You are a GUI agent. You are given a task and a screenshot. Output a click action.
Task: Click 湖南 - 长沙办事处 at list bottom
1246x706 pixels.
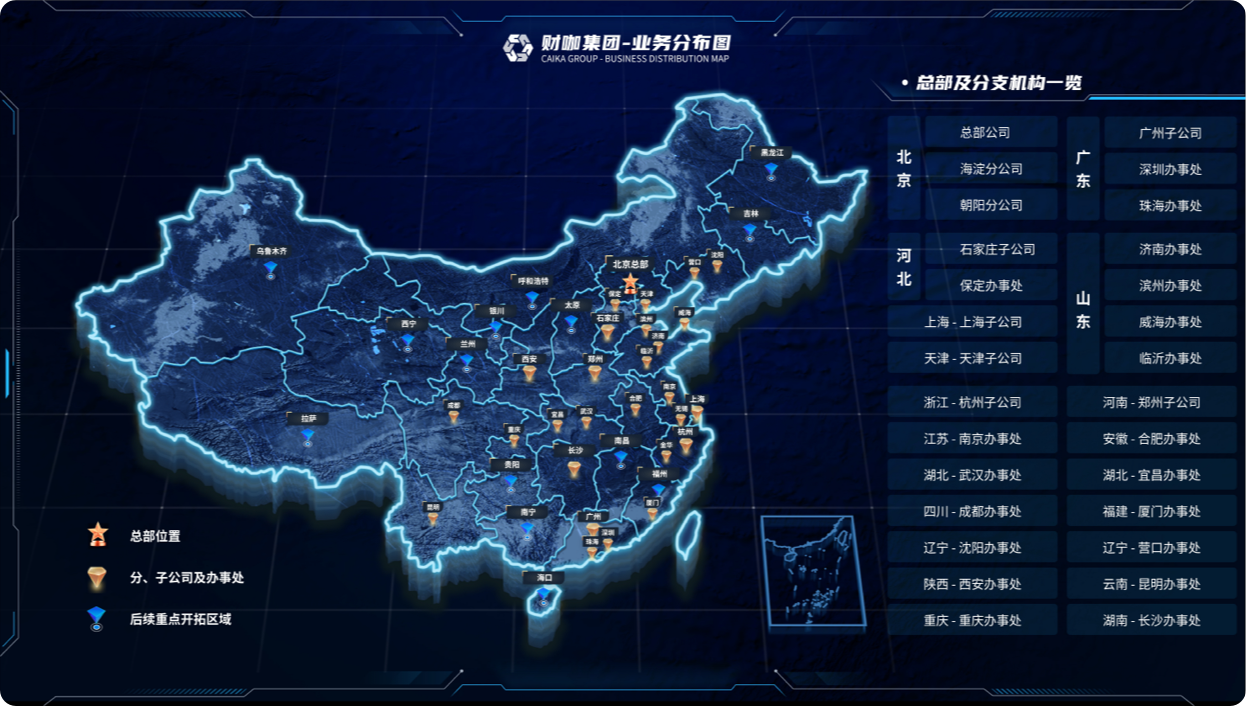coord(1151,620)
